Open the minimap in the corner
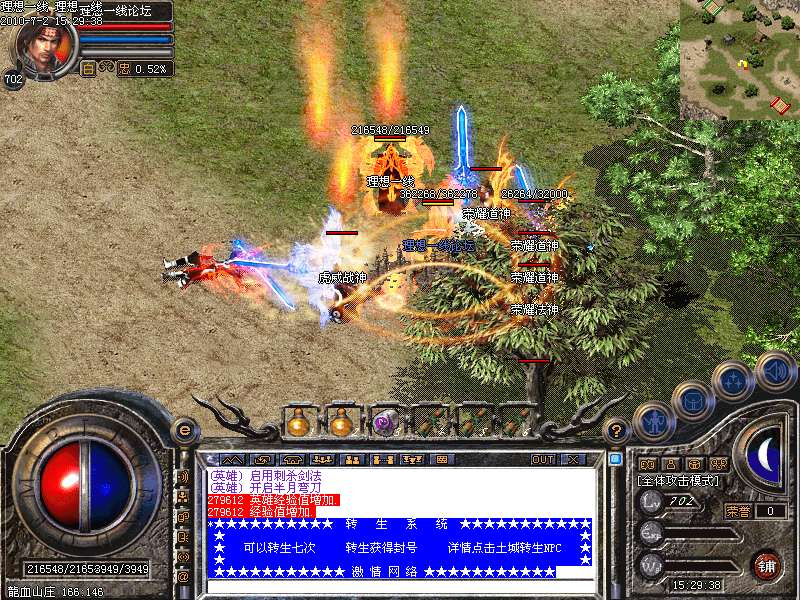This screenshot has height=600, width=800. [x=740, y=60]
